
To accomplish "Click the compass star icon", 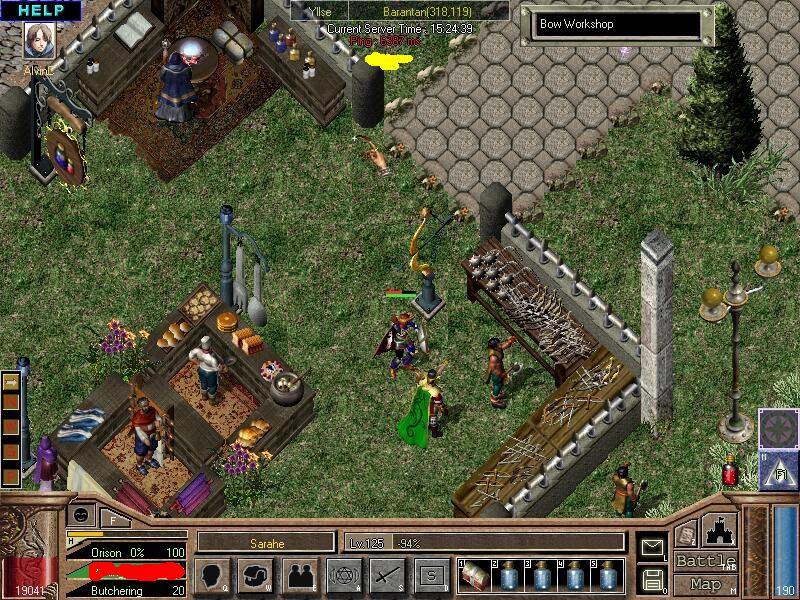I will tap(776, 427).
